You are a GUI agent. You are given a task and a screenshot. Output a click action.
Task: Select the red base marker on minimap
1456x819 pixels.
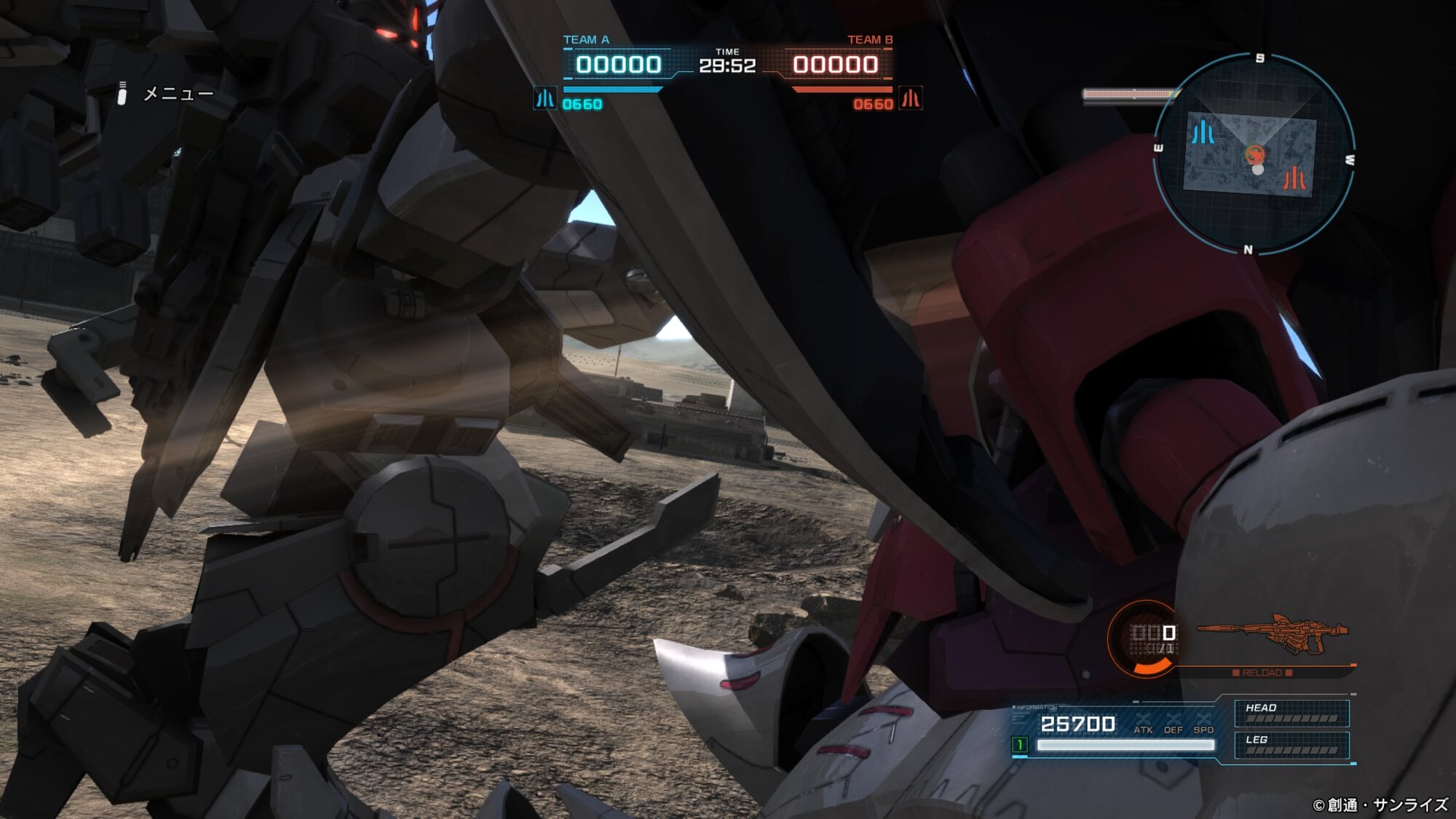[x=1294, y=178]
